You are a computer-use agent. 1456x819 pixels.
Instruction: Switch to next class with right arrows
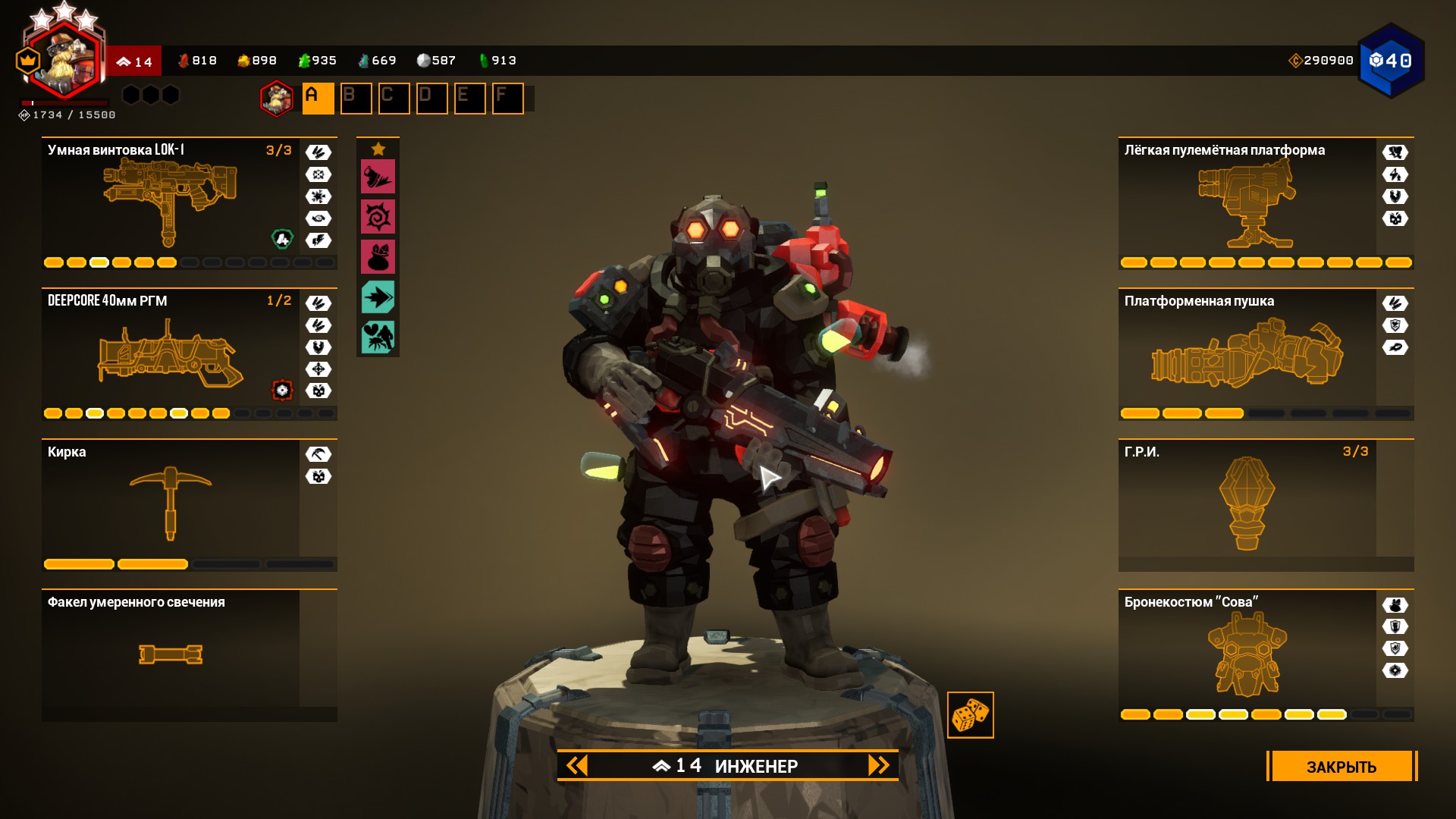pos(878,765)
